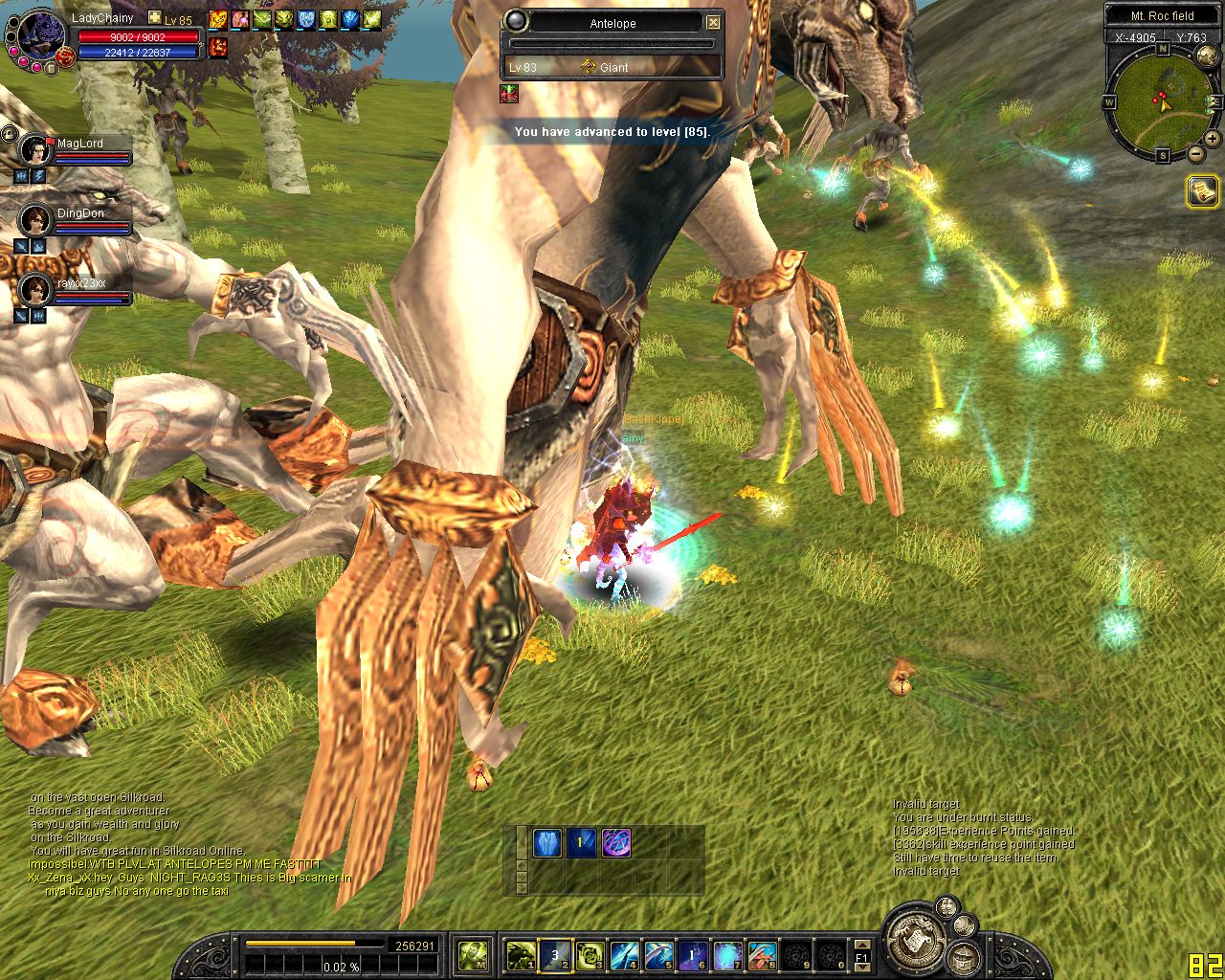Viewport: 1225px width, 980px height.
Task: Activate the highlighted hotbar slot 2 skill
Action: coord(555,954)
